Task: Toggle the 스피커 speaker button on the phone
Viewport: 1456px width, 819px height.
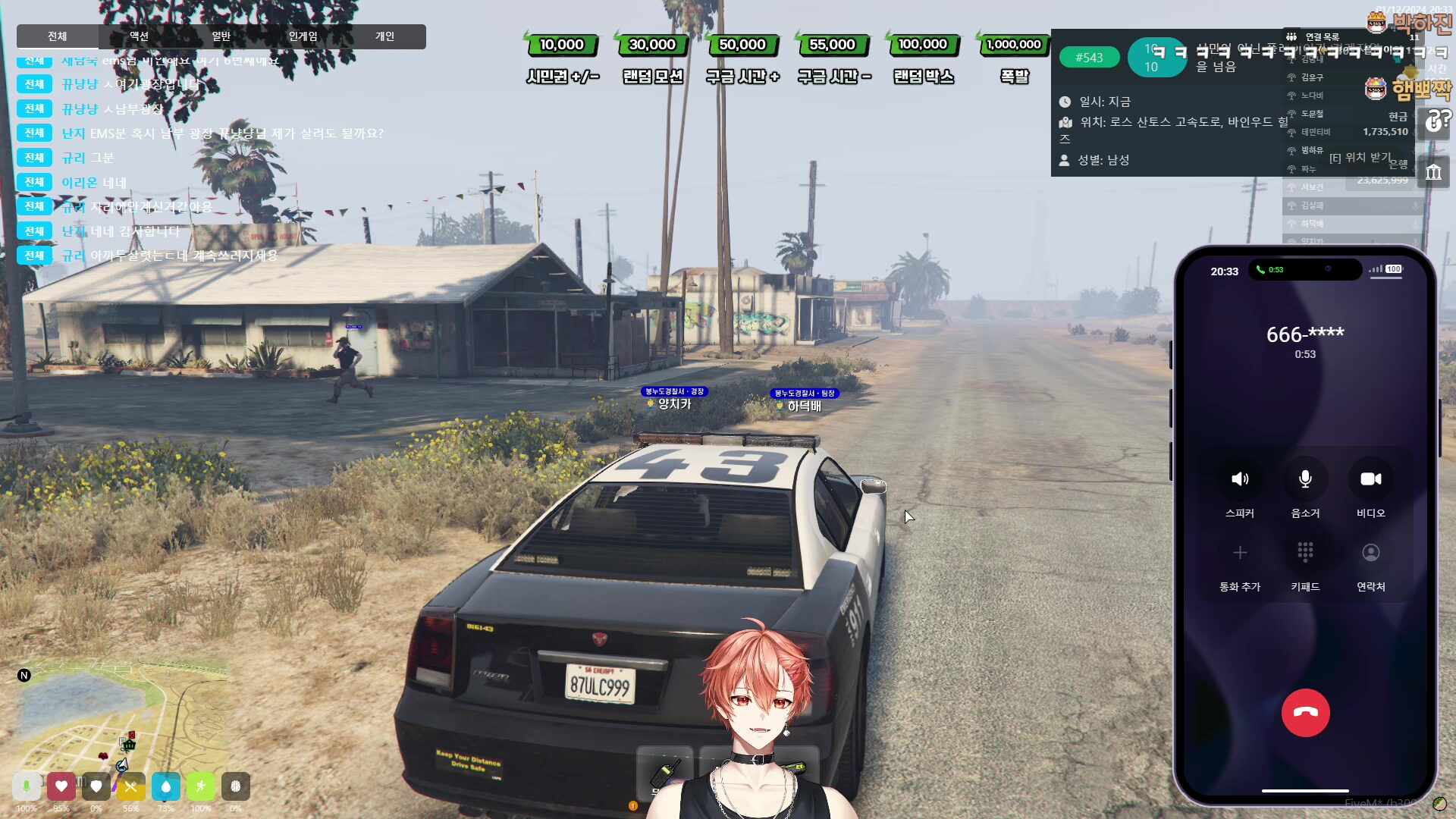Action: (x=1240, y=479)
